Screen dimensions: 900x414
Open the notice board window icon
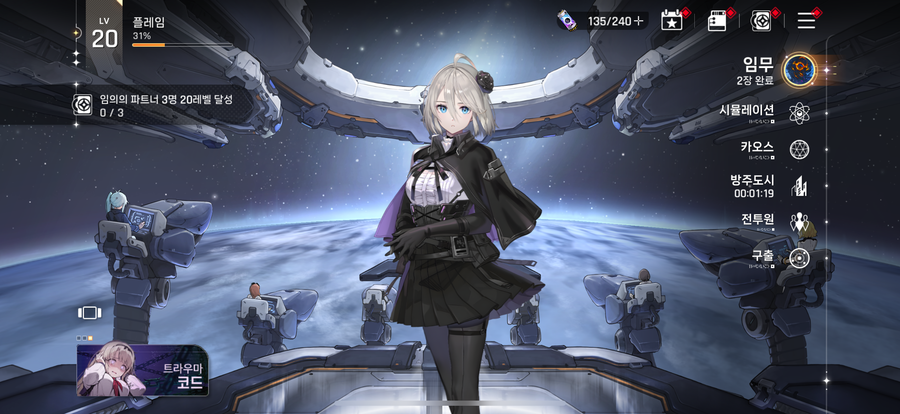(x=717, y=20)
